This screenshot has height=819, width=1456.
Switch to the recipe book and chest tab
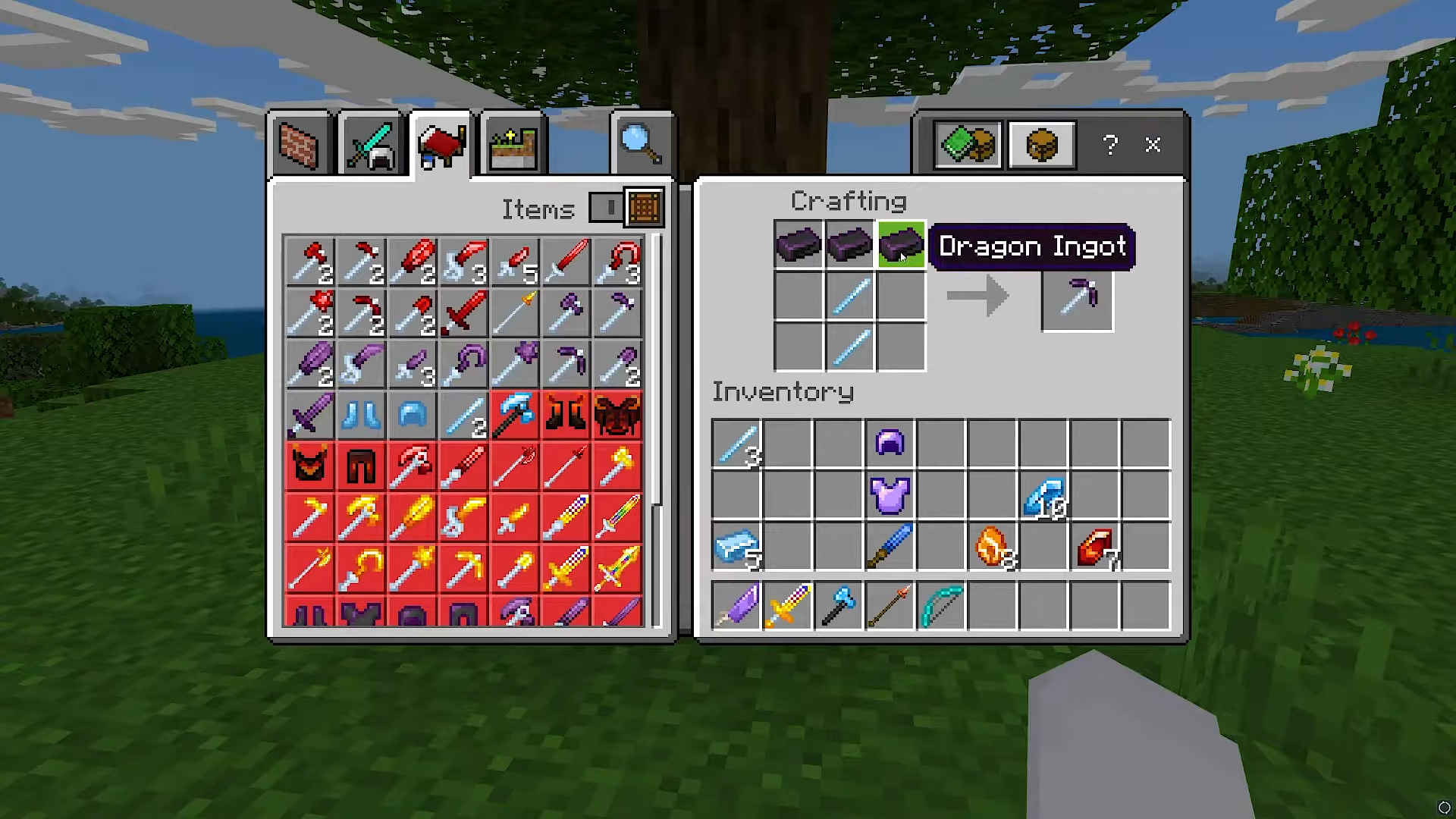[x=968, y=145]
